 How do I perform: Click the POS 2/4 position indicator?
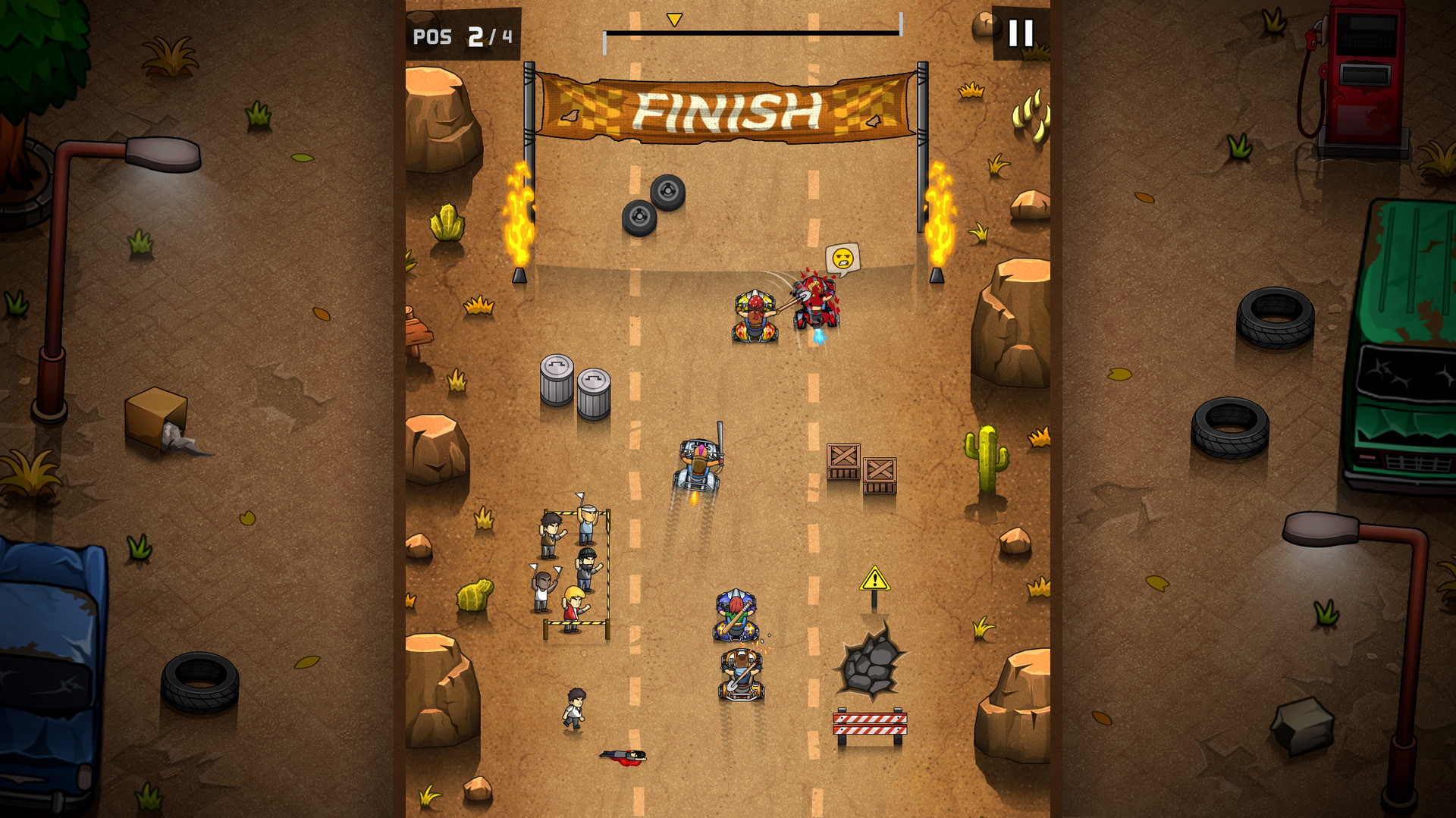[x=461, y=33]
